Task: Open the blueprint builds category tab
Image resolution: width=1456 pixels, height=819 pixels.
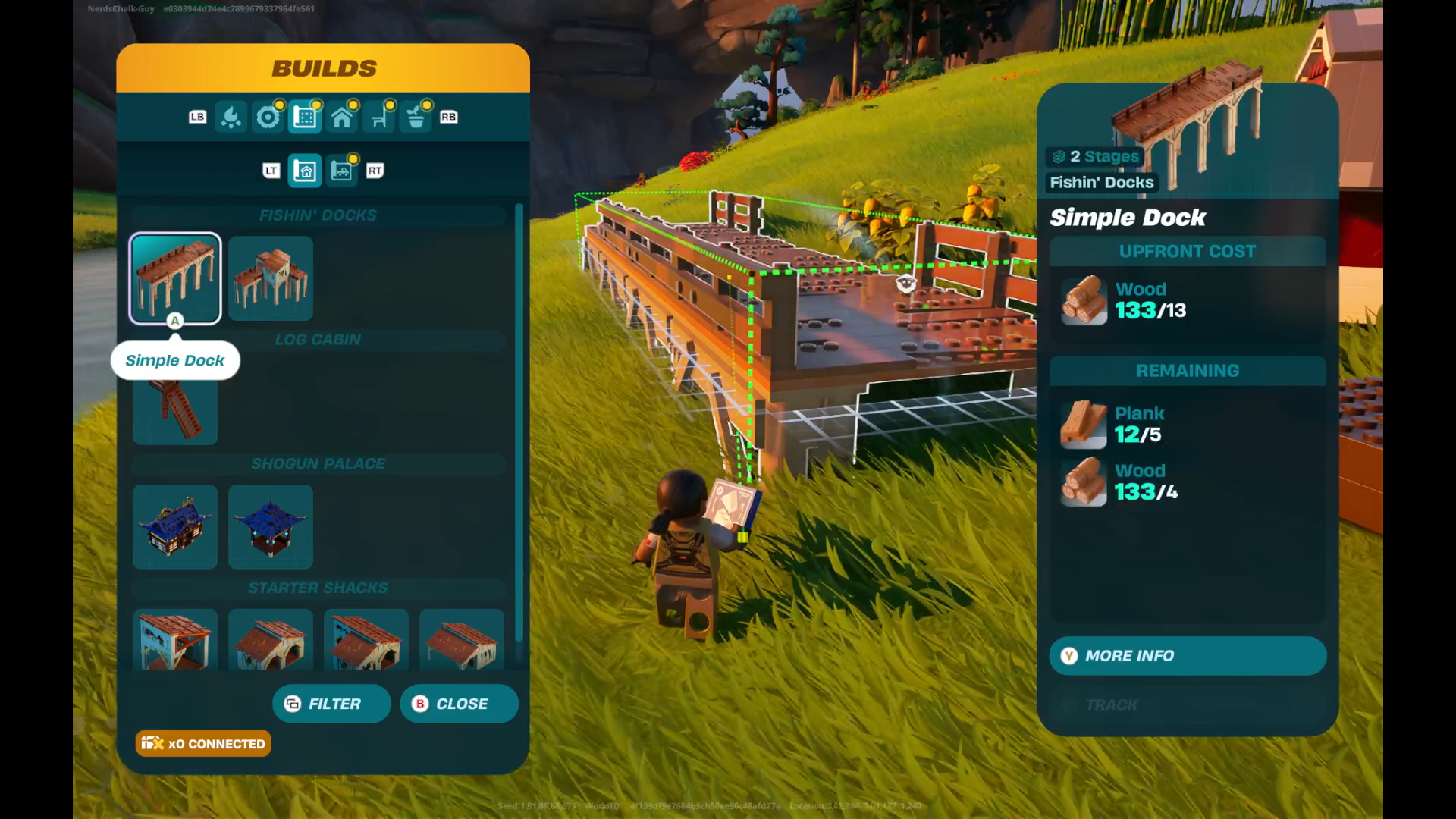Action: point(305,118)
